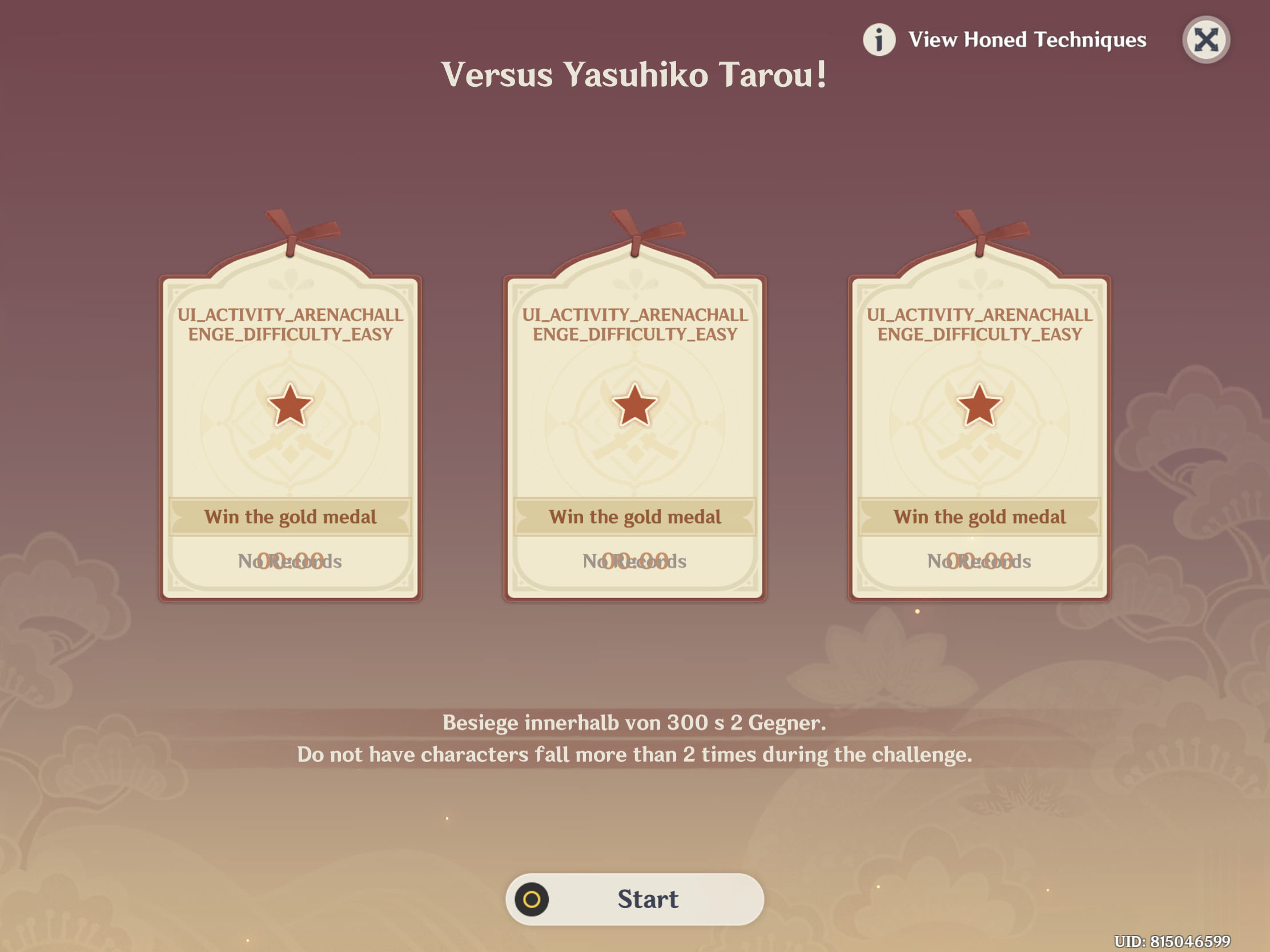This screenshot has height=952, width=1270.
Task: Click the circular gamepad prompt icon on Start
Action: point(532,899)
